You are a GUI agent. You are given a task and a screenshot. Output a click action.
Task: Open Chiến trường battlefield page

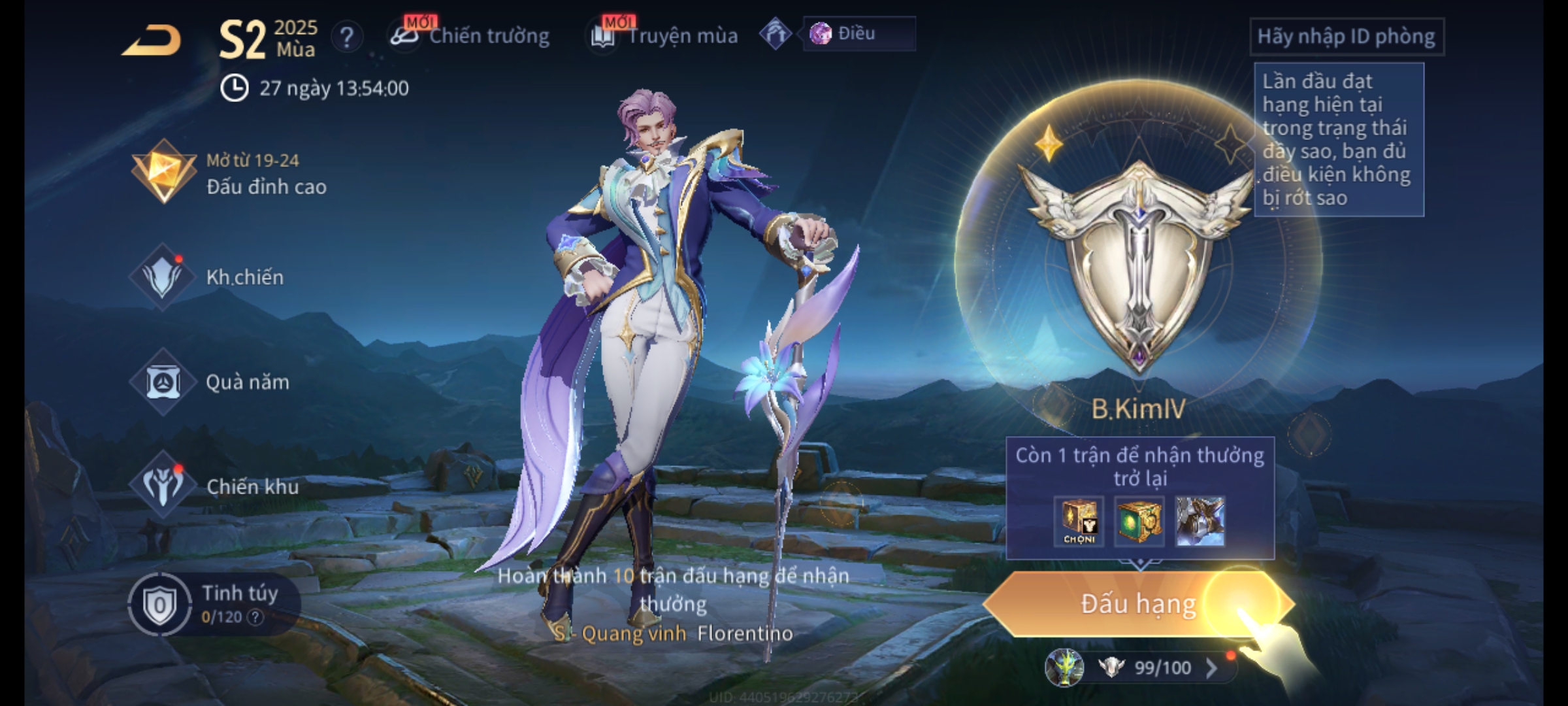(x=470, y=36)
